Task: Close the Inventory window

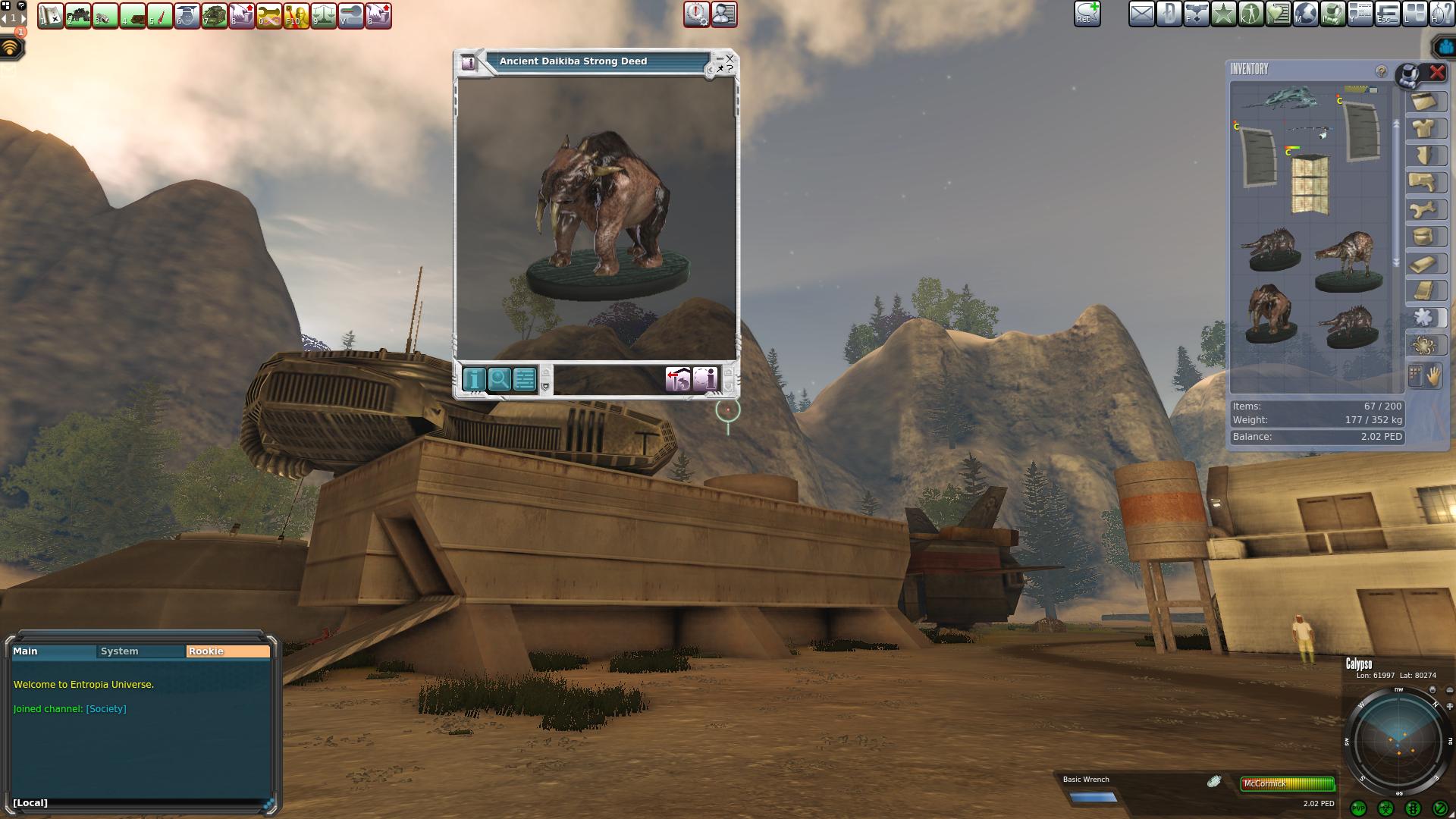Action: tap(1437, 73)
